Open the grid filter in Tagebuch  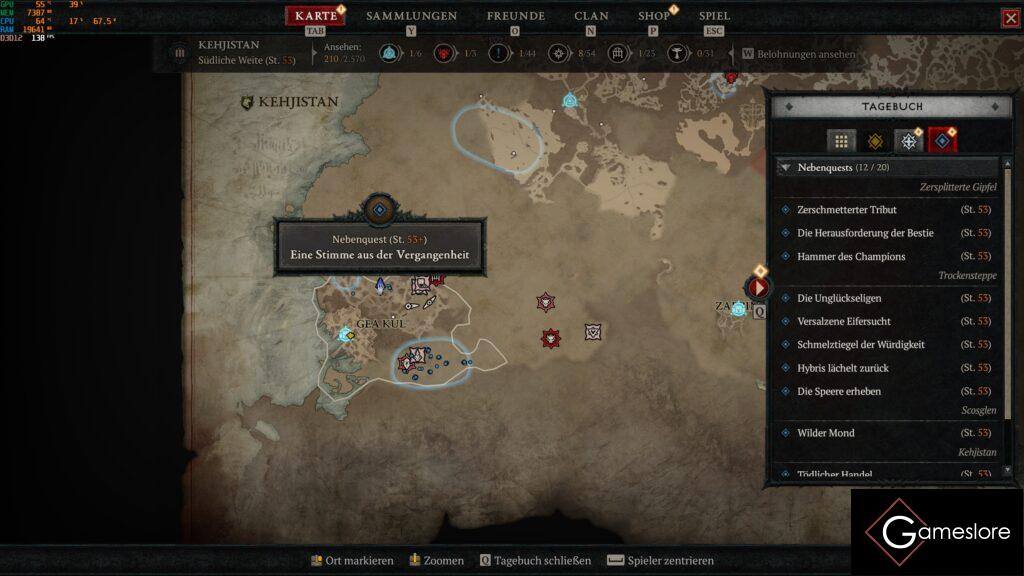841,141
